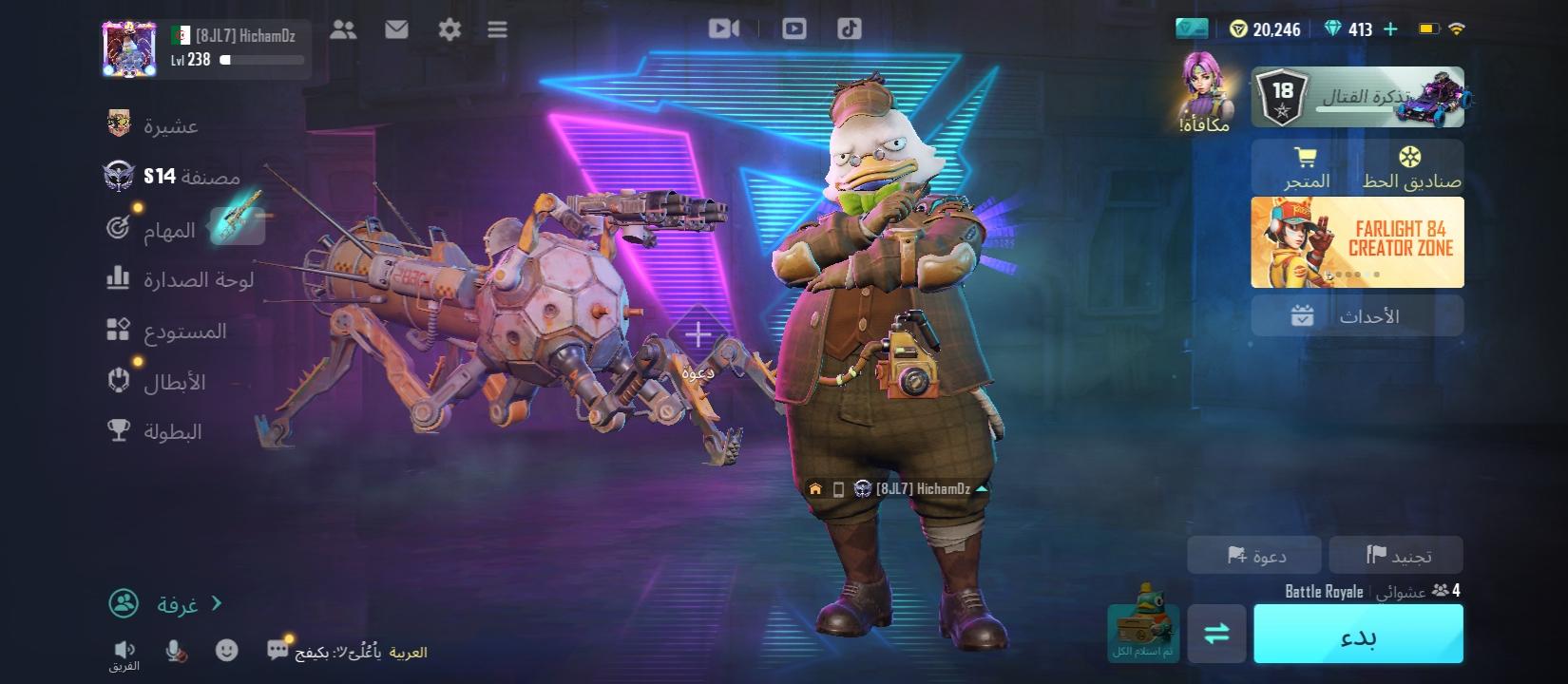This screenshot has height=684, width=1568.
Task: Open the mail inbox icon
Action: [395, 28]
